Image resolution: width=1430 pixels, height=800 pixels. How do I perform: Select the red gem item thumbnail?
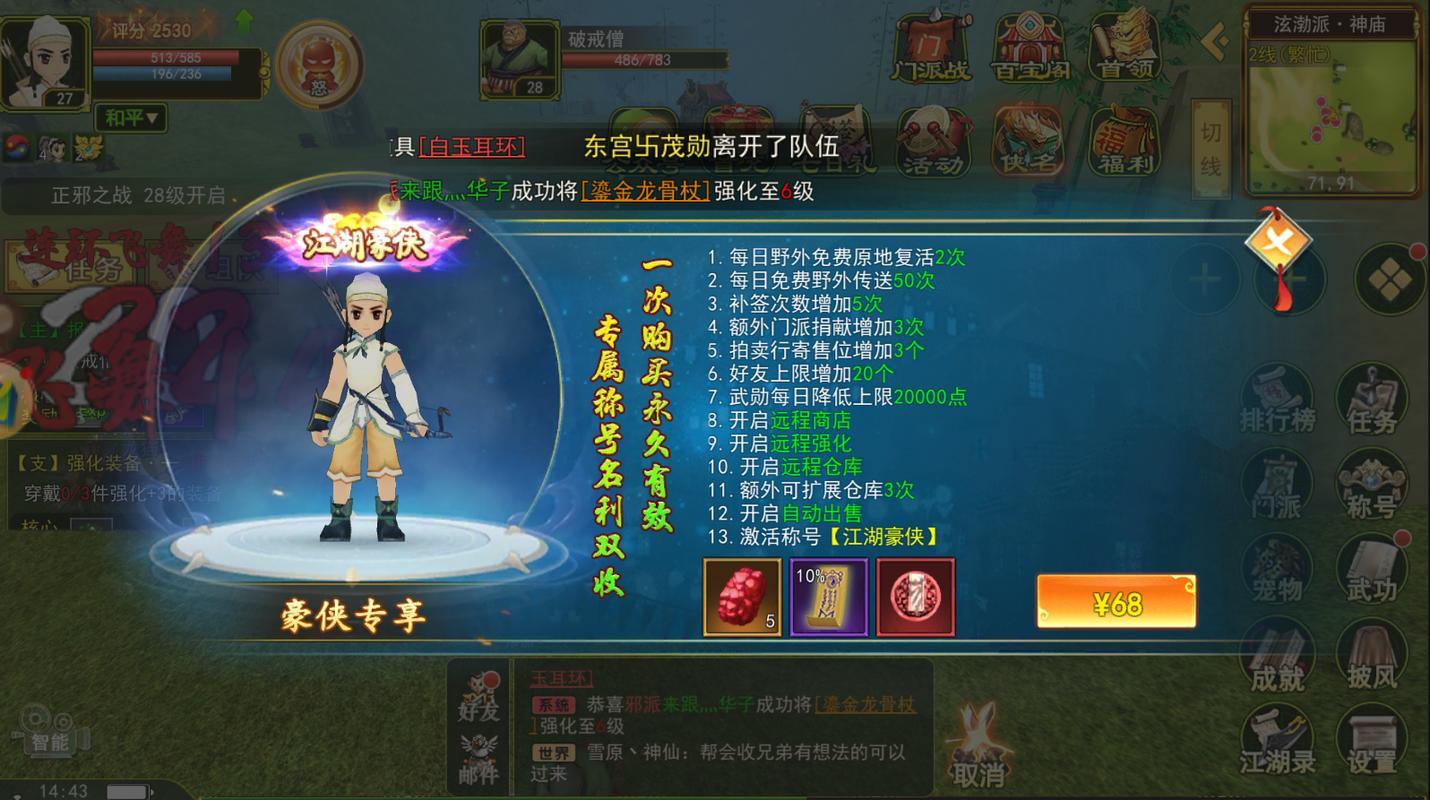(x=744, y=597)
